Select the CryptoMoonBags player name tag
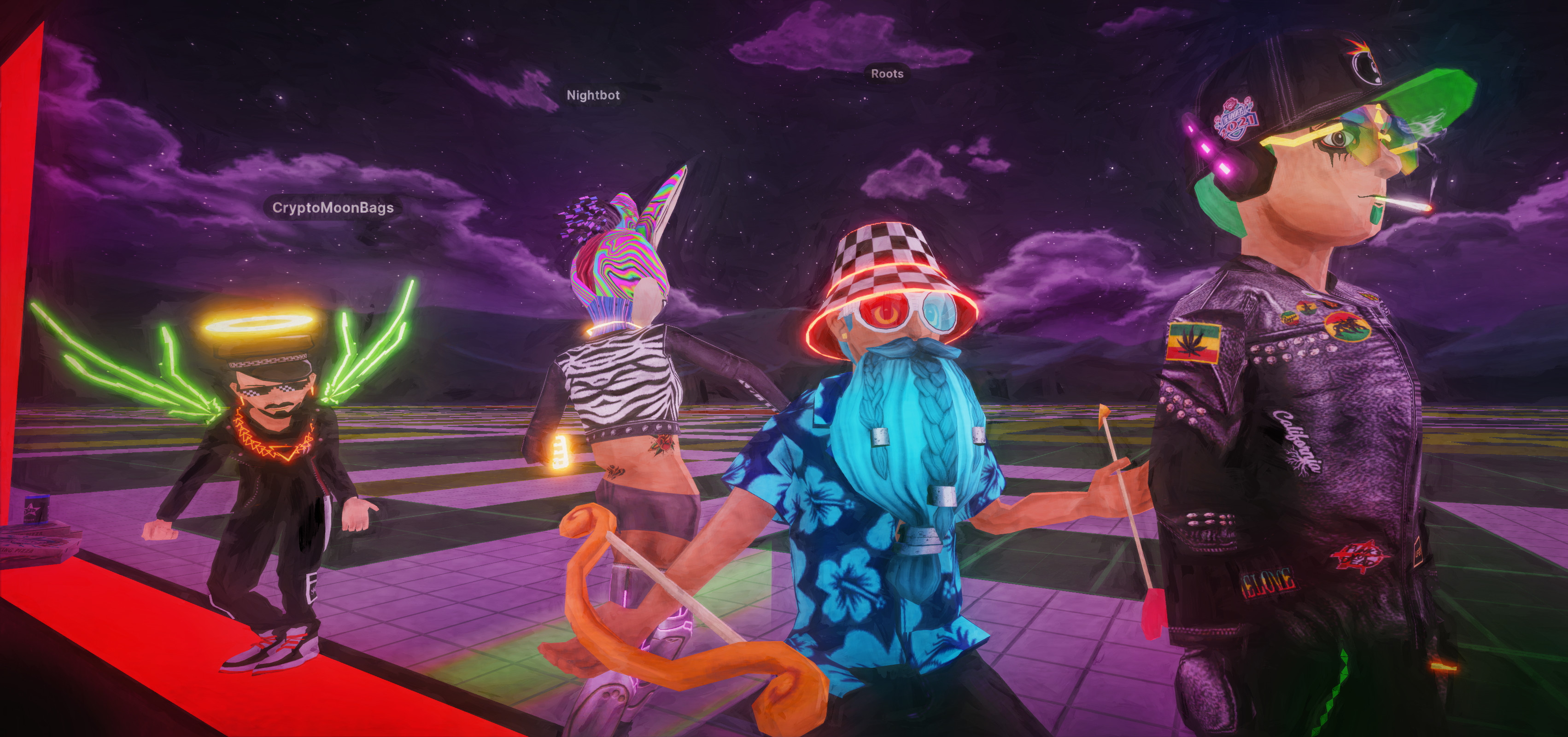This screenshot has width=1568, height=737. pos(333,208)
